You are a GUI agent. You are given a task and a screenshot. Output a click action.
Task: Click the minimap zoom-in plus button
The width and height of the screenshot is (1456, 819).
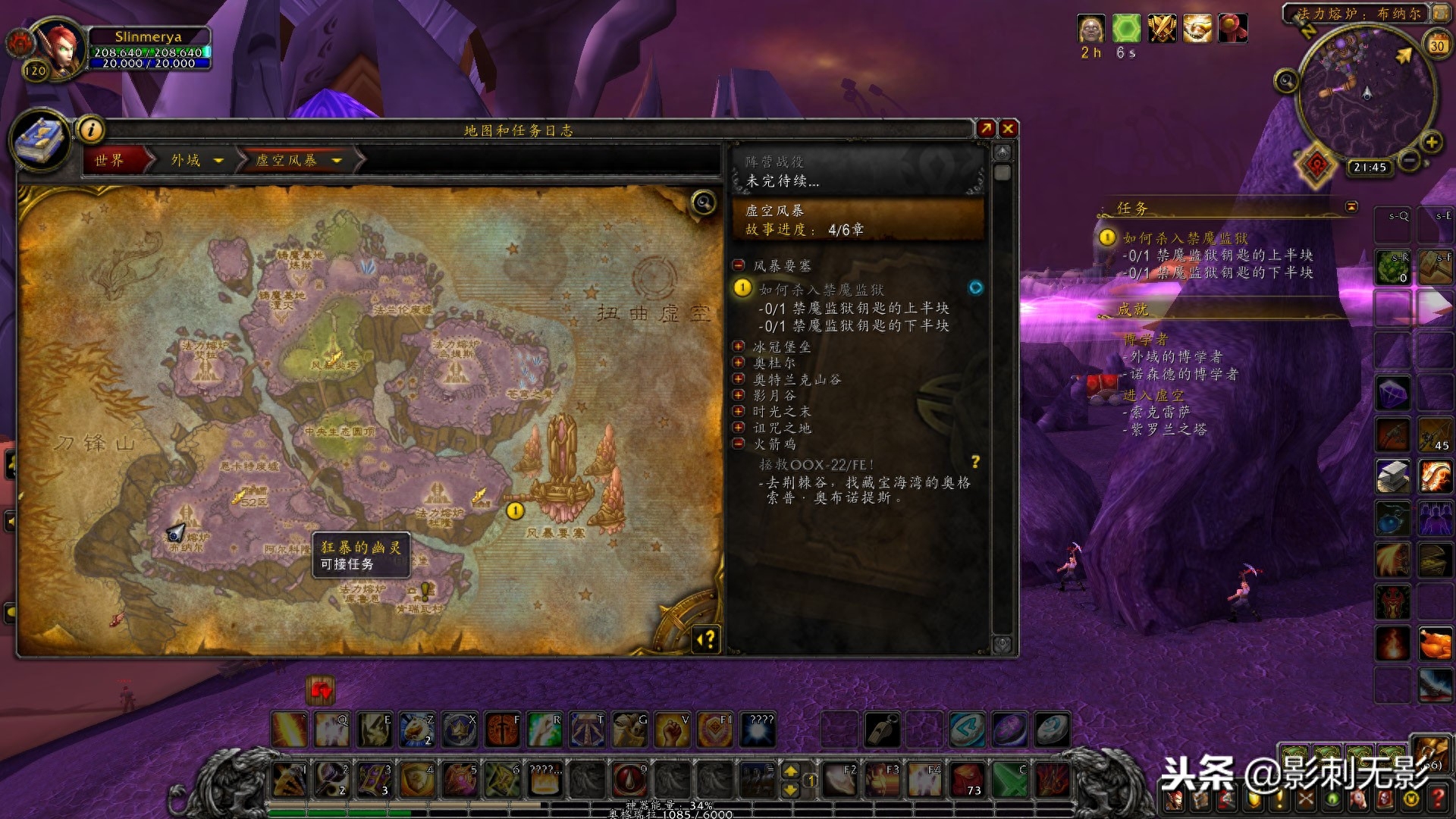1431,142
